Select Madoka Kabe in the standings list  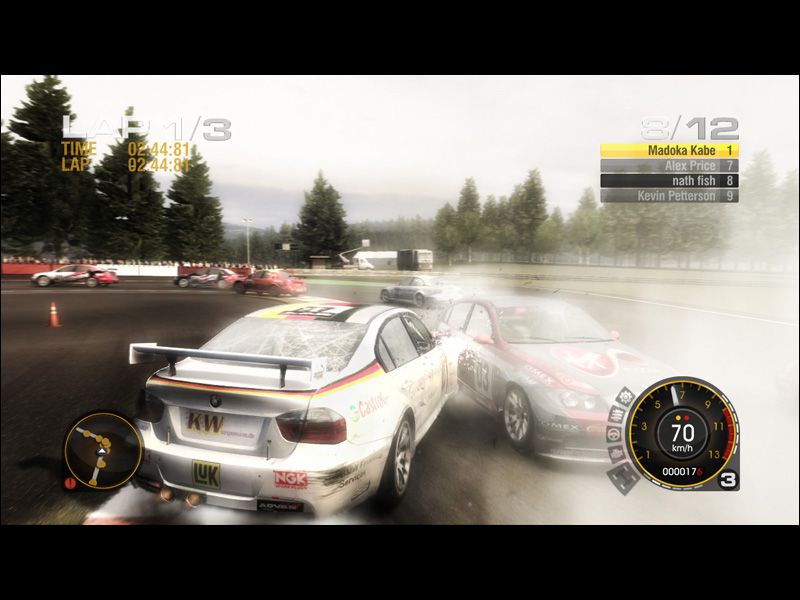[669, 150]
